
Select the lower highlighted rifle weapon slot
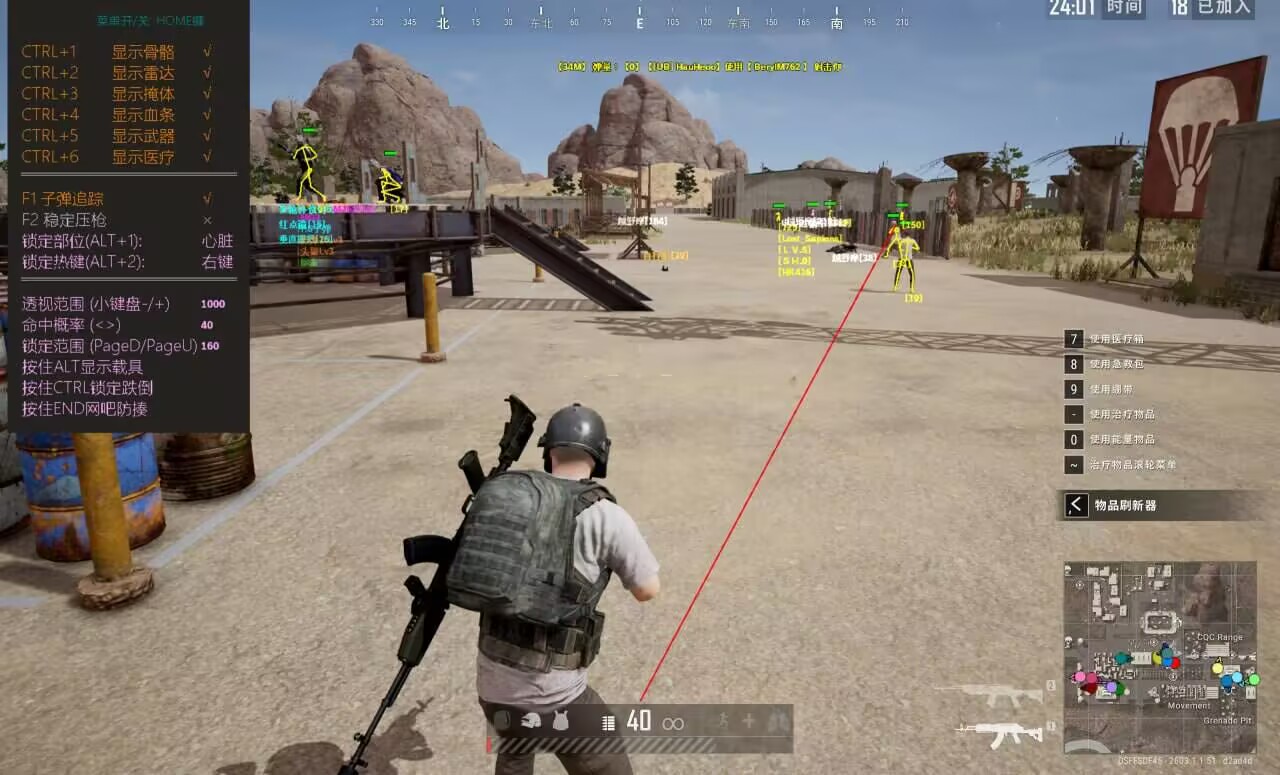coord(998,735)
